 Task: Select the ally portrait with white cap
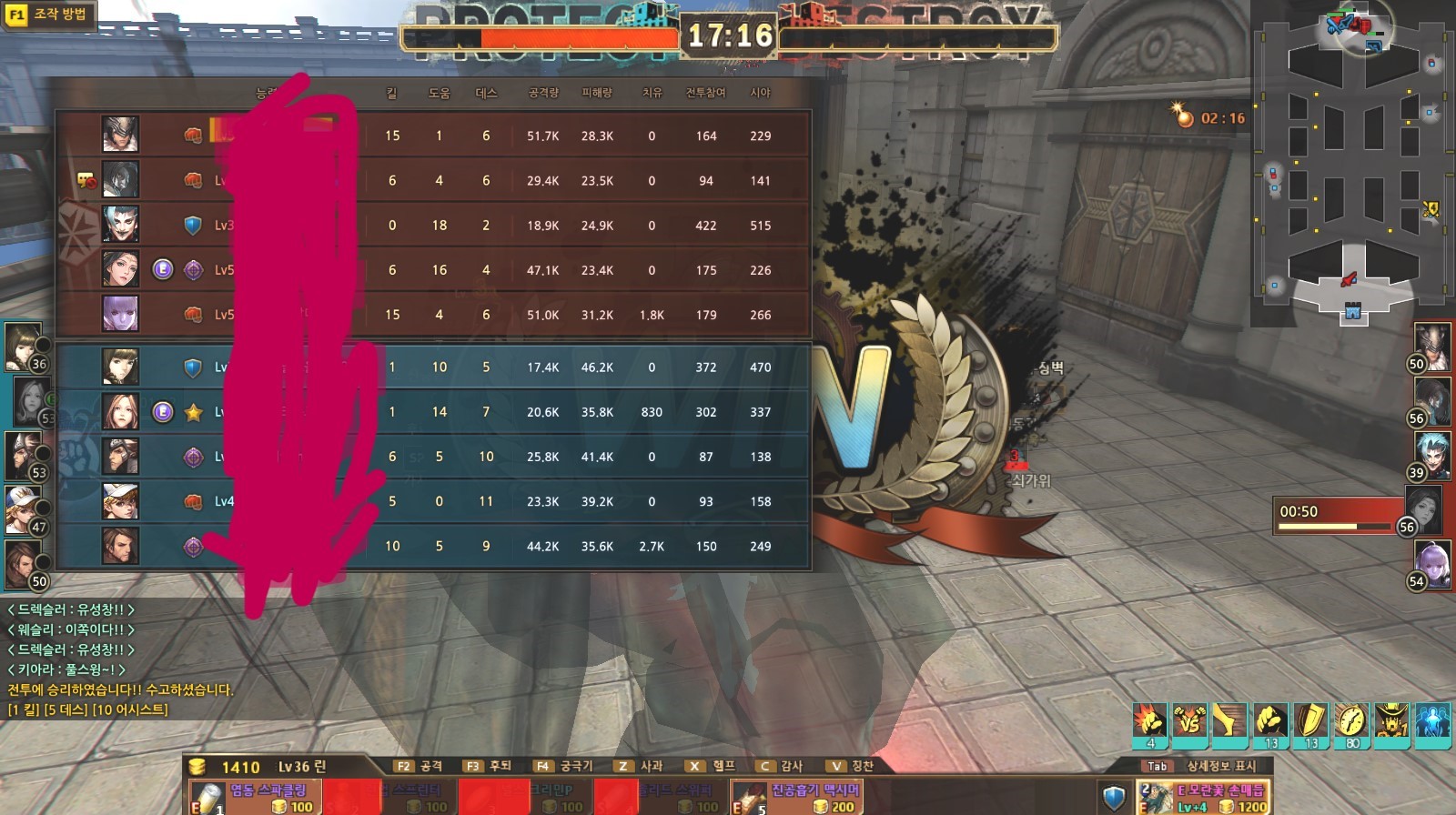pos(24,509)
